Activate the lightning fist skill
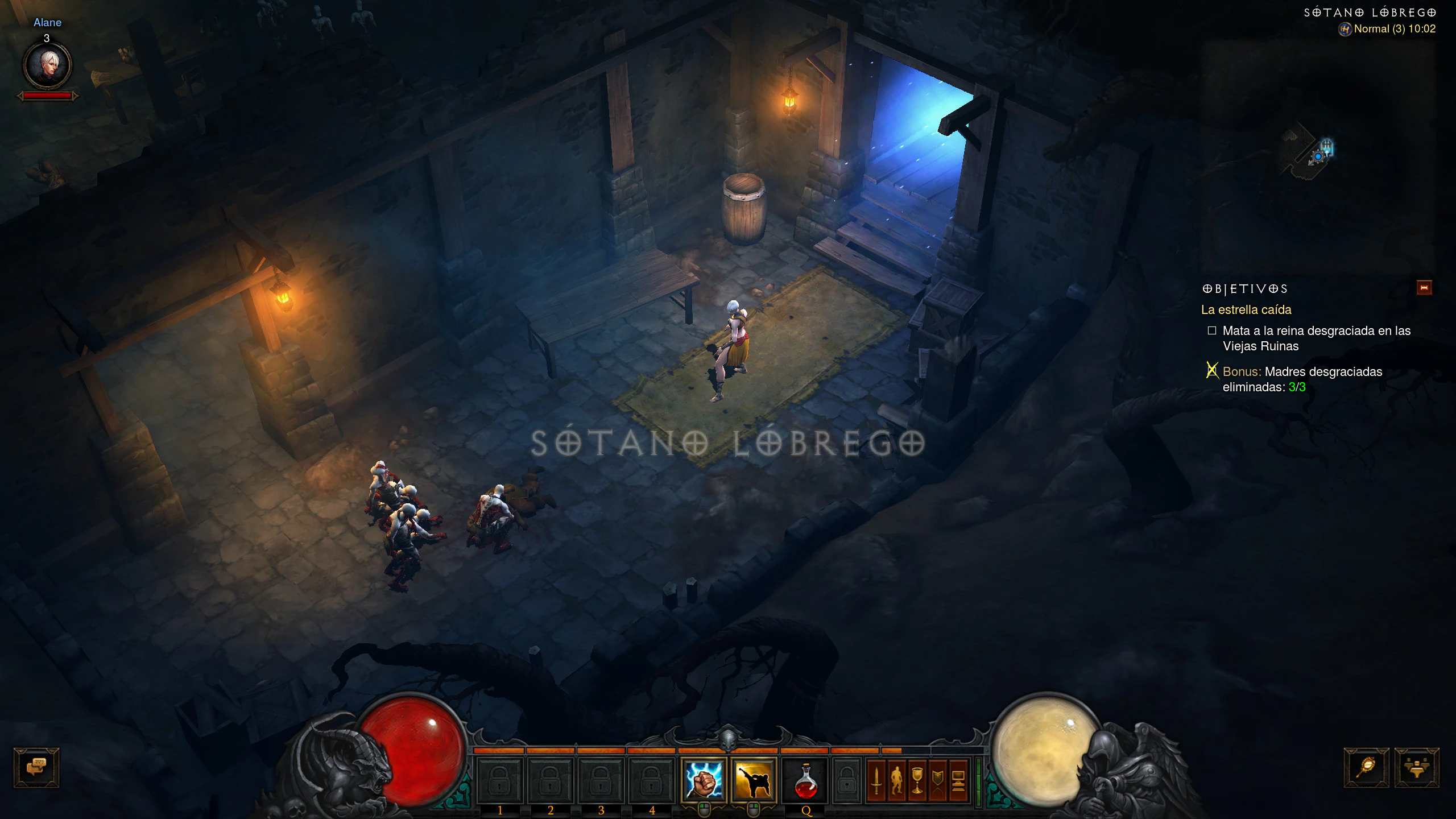The height and width of the screenshot is (819, 1456). click(704, 779)
